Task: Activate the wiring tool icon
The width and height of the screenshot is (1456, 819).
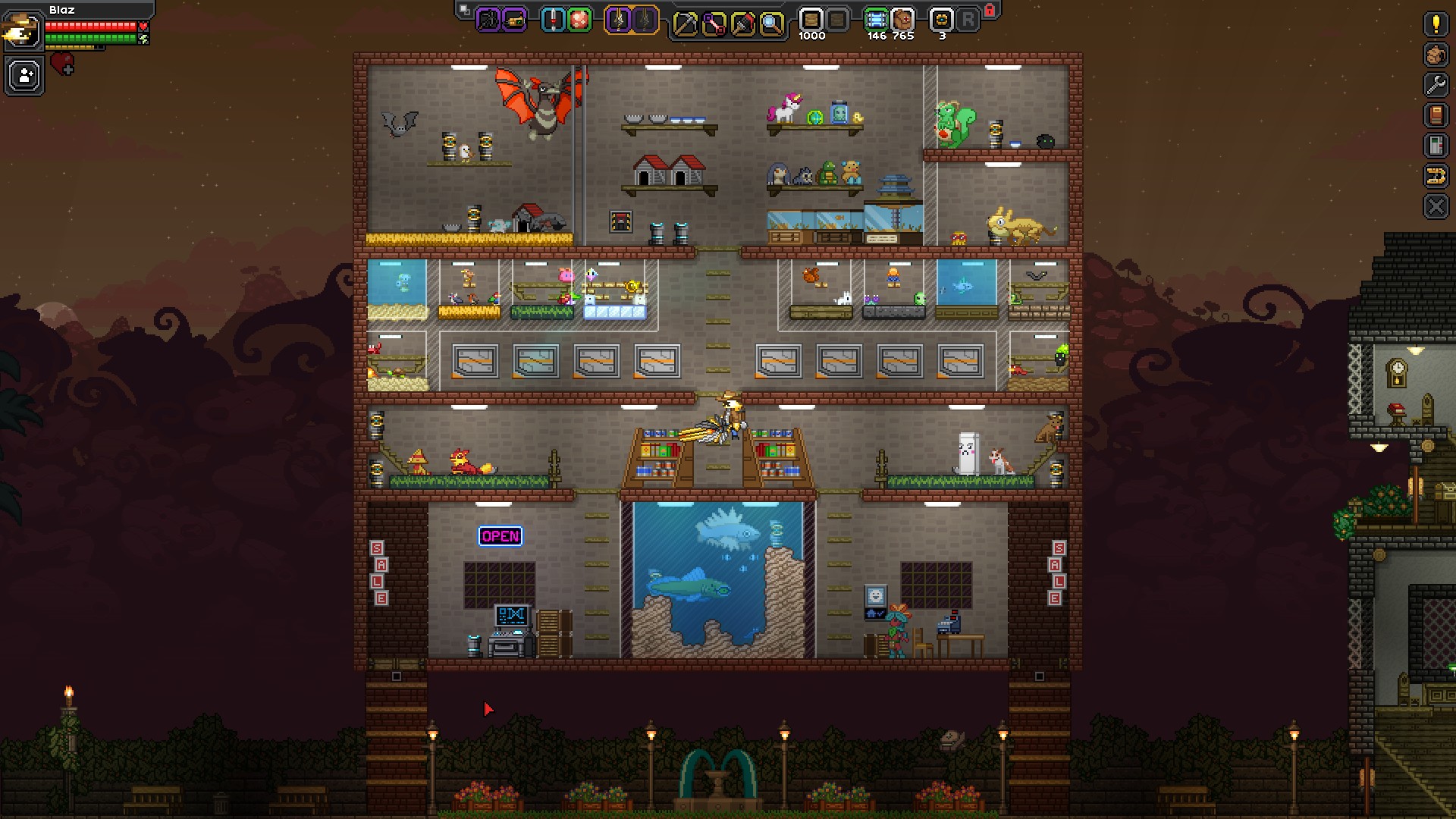Action: click(x=714, y=23)
